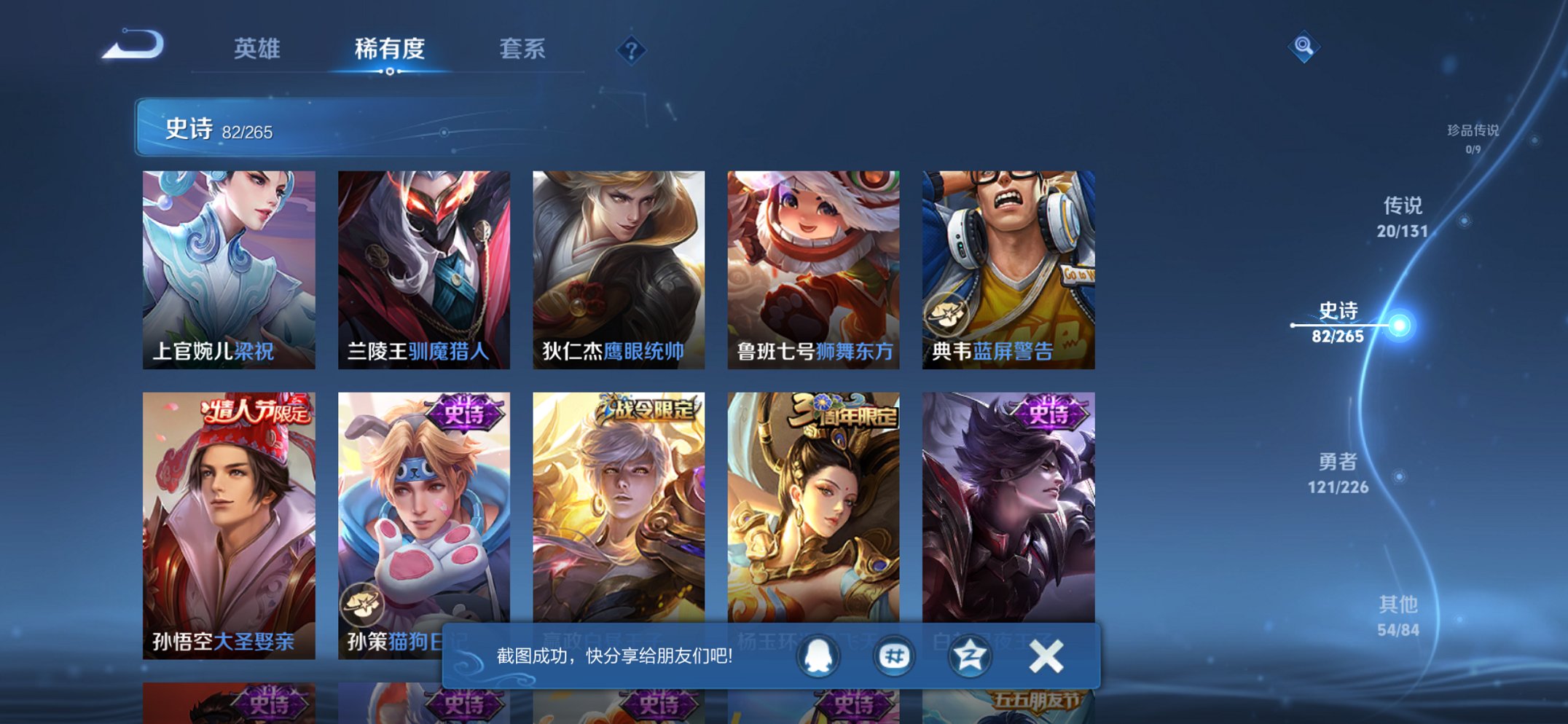Tap the token badge on 孙策's skin card
1568x724 pixels.
click(363, 604)
